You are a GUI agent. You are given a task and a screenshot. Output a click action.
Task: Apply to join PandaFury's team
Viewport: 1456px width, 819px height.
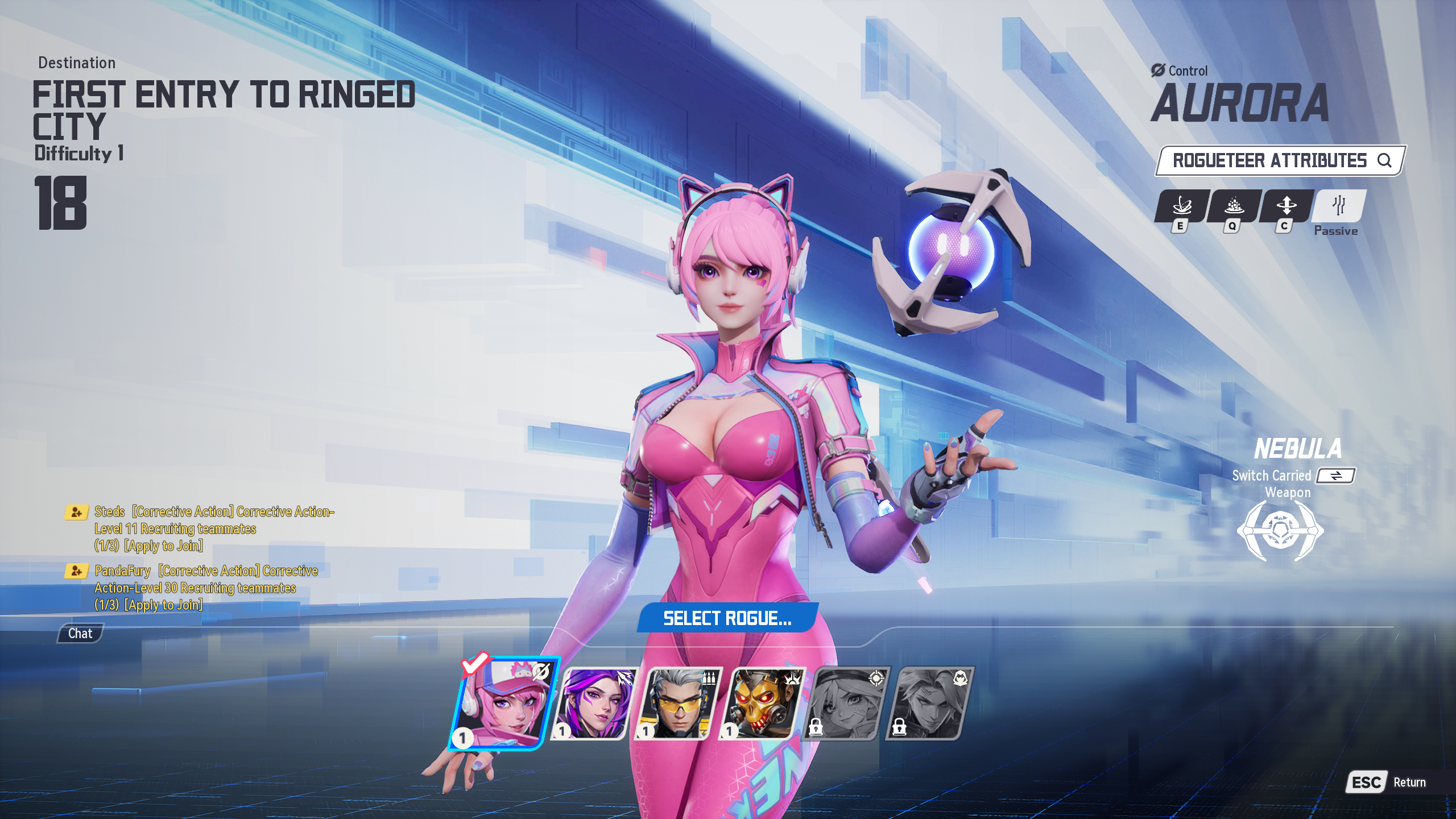(x=164, y=605)
